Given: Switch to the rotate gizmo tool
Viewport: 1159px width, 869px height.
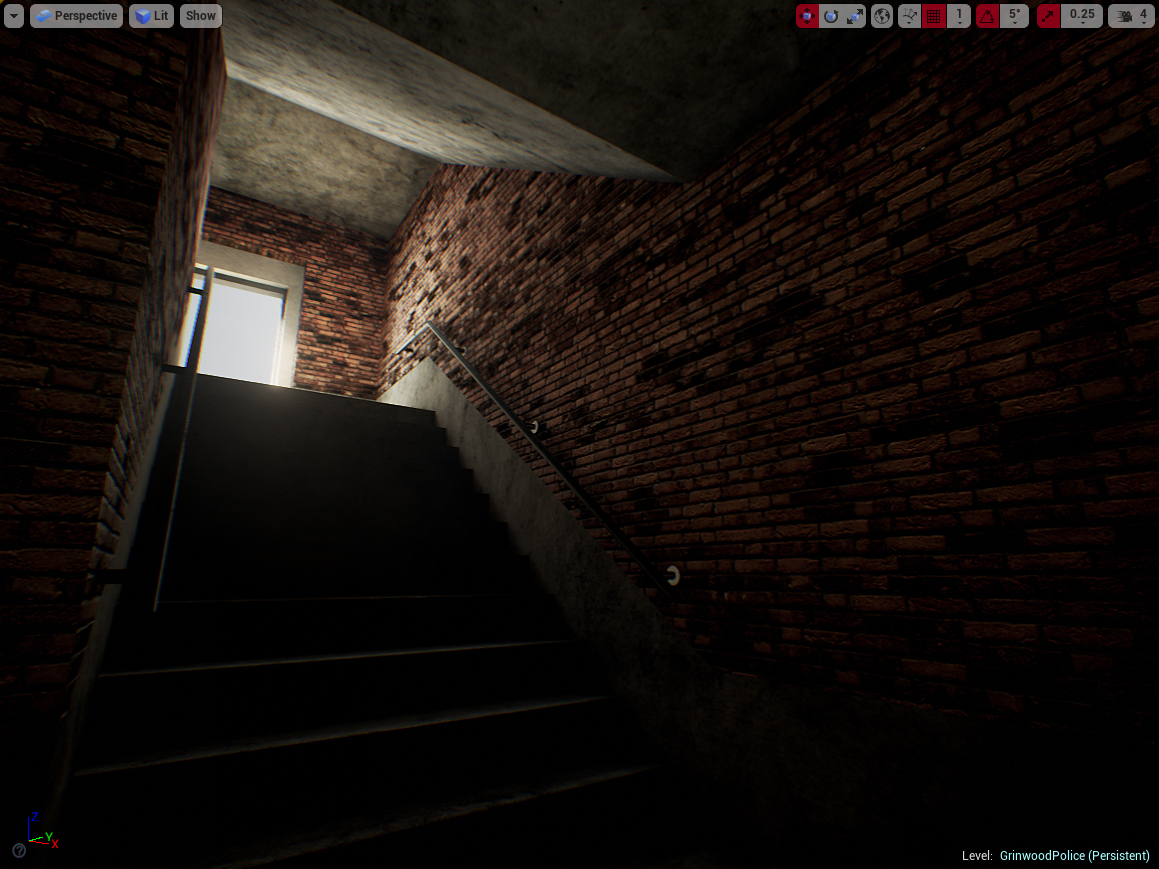Looking at the screenshot, I should pyautogui.click(x=831, y=16).
